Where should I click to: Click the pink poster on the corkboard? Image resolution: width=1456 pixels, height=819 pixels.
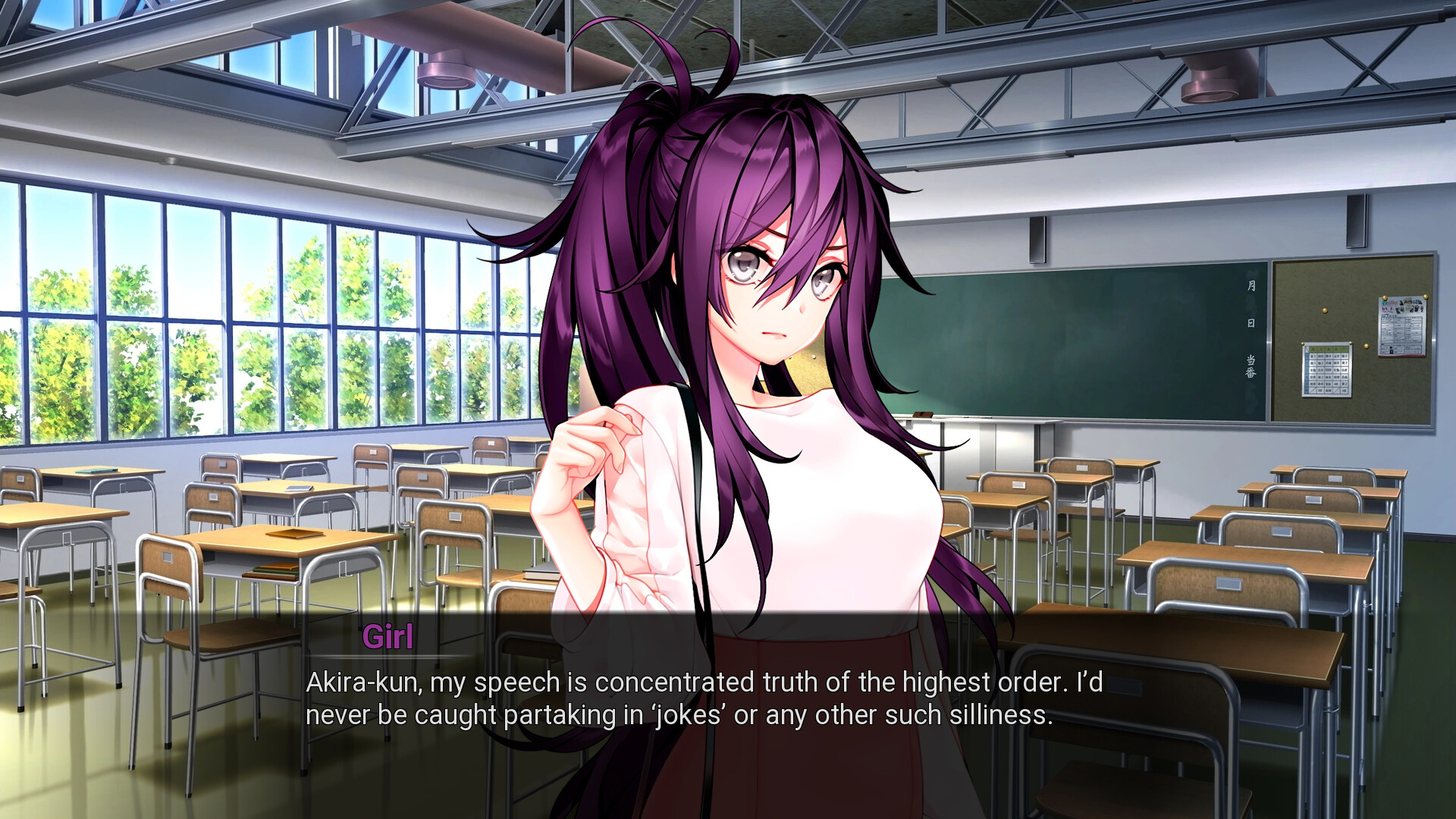tap(1402, 326)
